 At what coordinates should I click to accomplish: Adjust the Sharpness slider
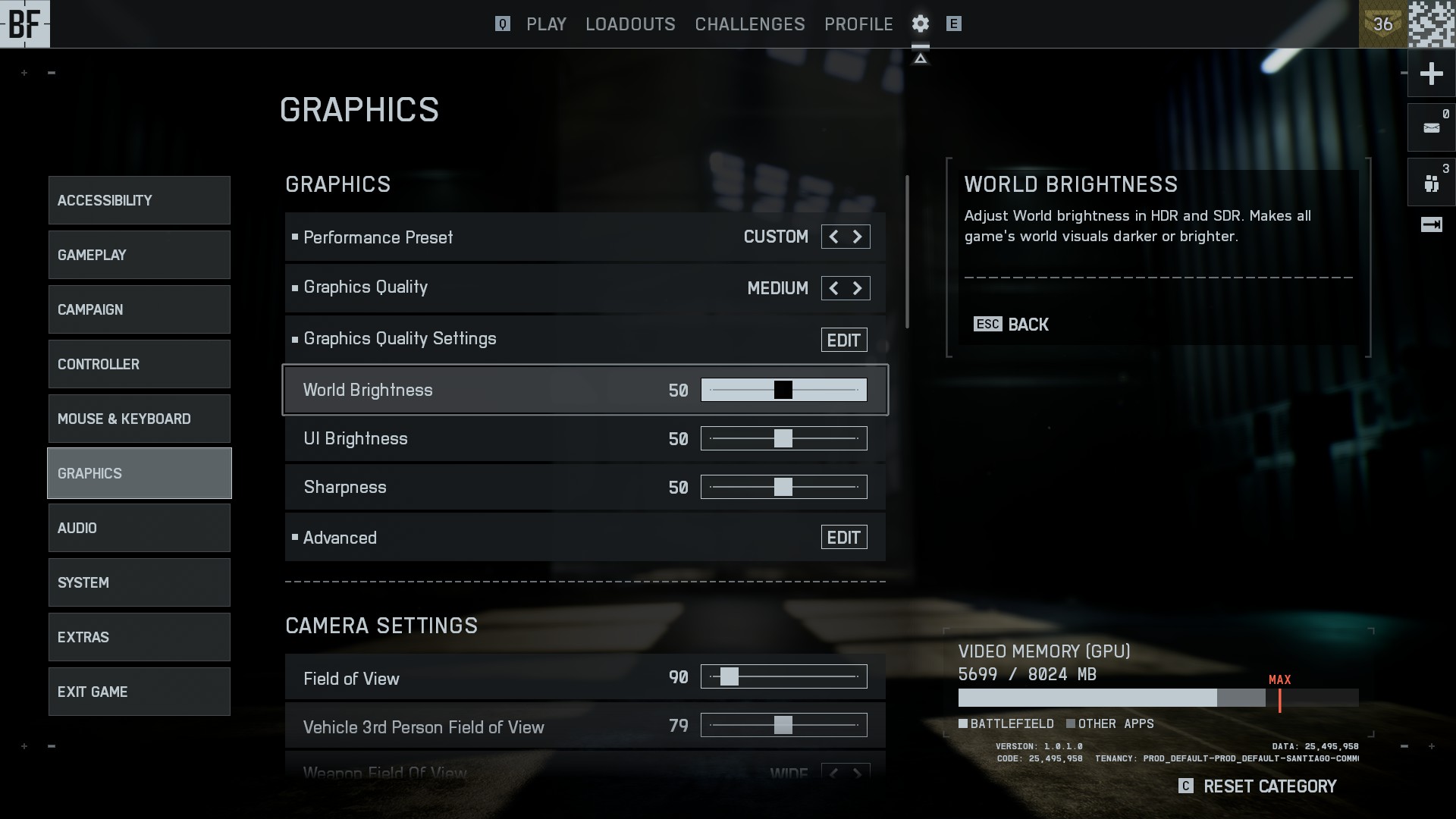point(783,487)
